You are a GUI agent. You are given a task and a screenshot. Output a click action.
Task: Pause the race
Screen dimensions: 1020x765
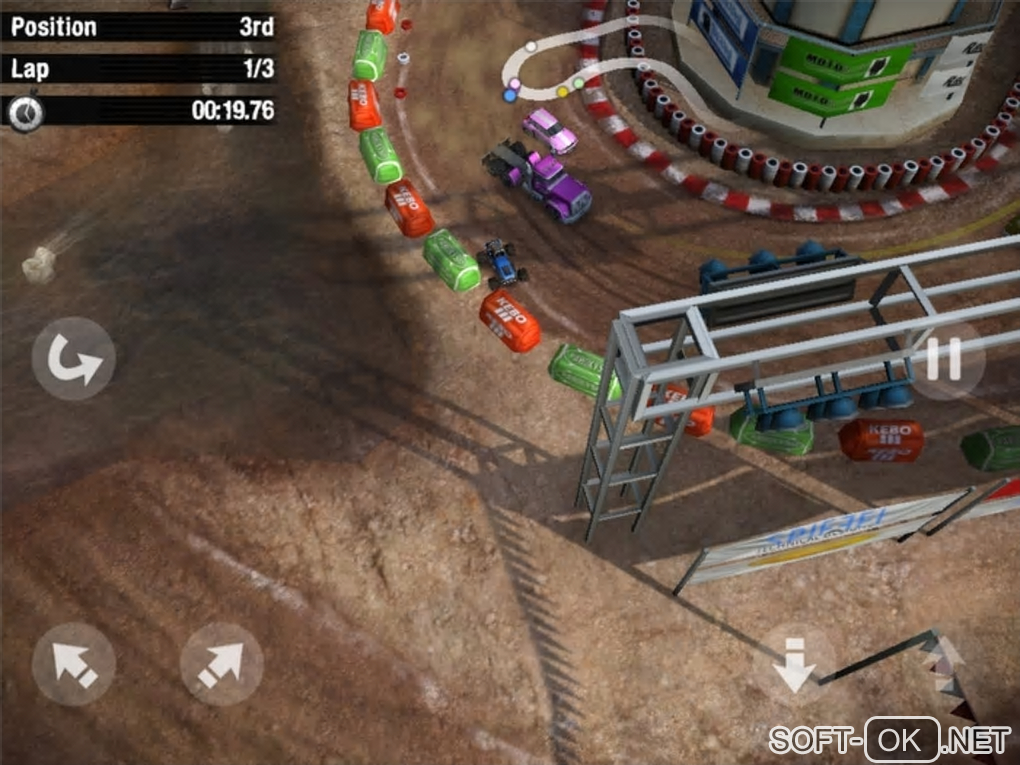[x=944, y=359]
